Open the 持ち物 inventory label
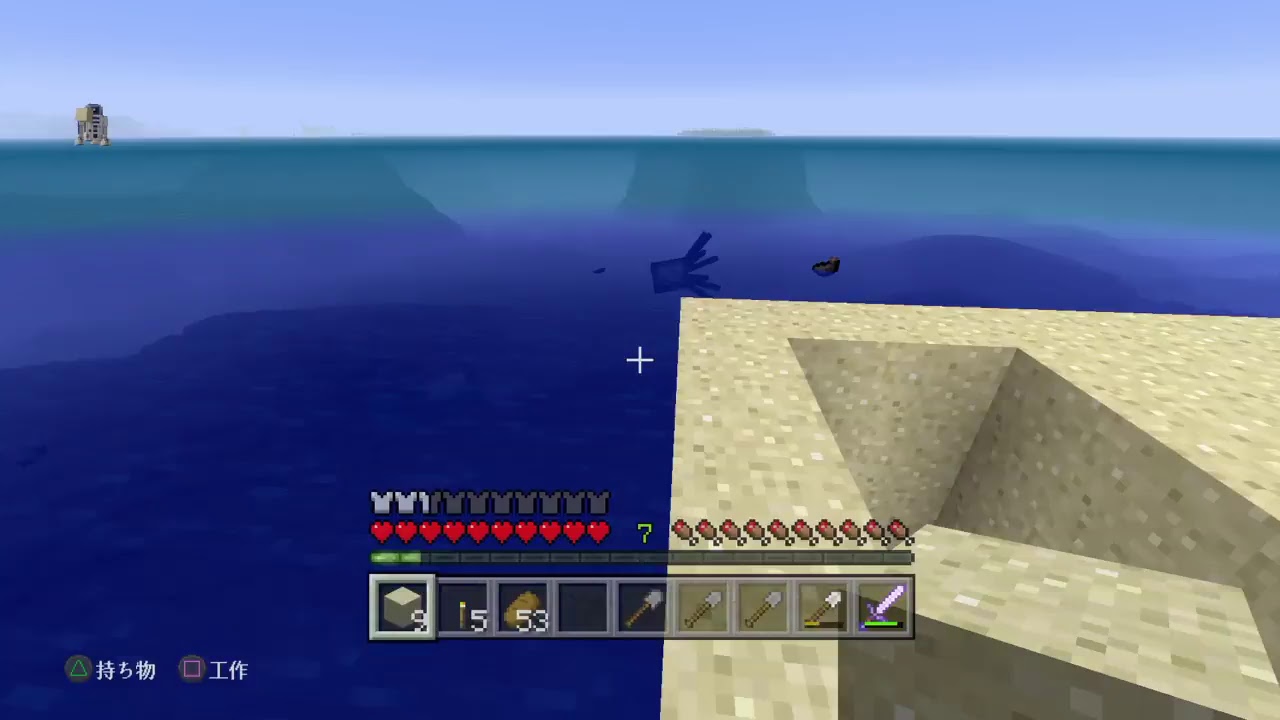Viewport: 1280px width, 720px height. coord(125,670)
